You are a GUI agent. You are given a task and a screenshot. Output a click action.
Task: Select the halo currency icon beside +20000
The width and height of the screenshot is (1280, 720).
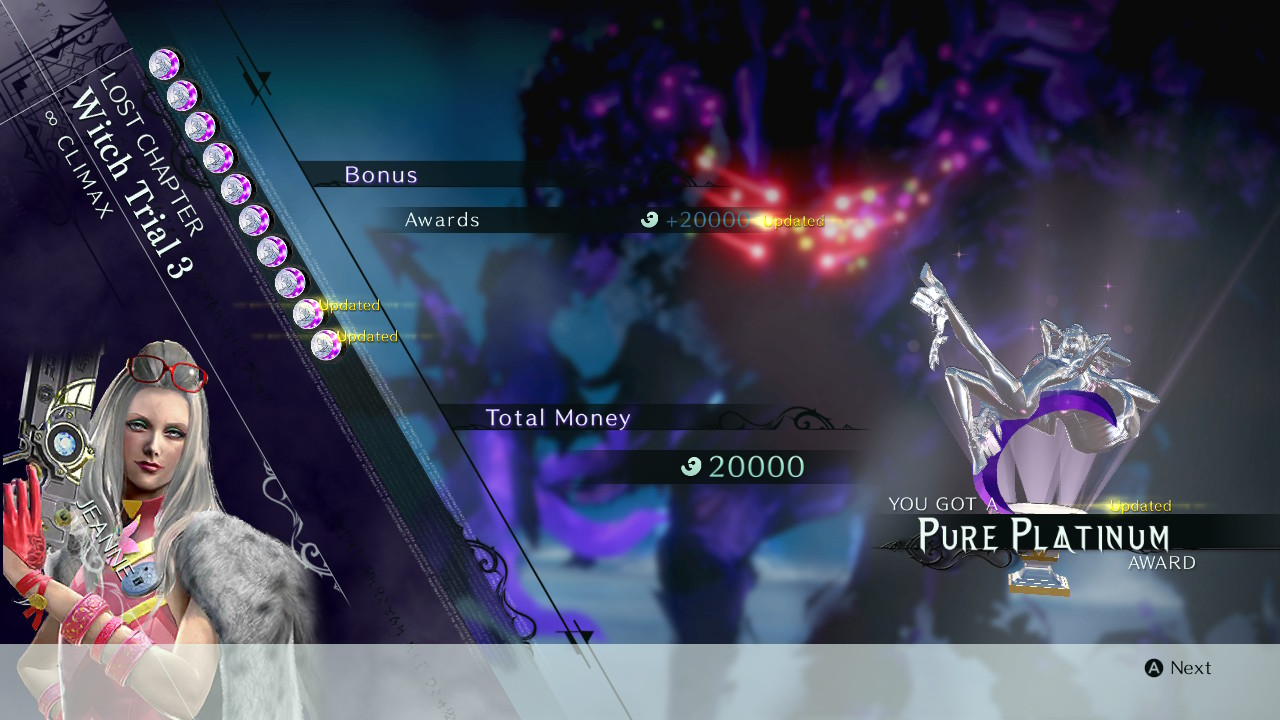coord(650,221)
